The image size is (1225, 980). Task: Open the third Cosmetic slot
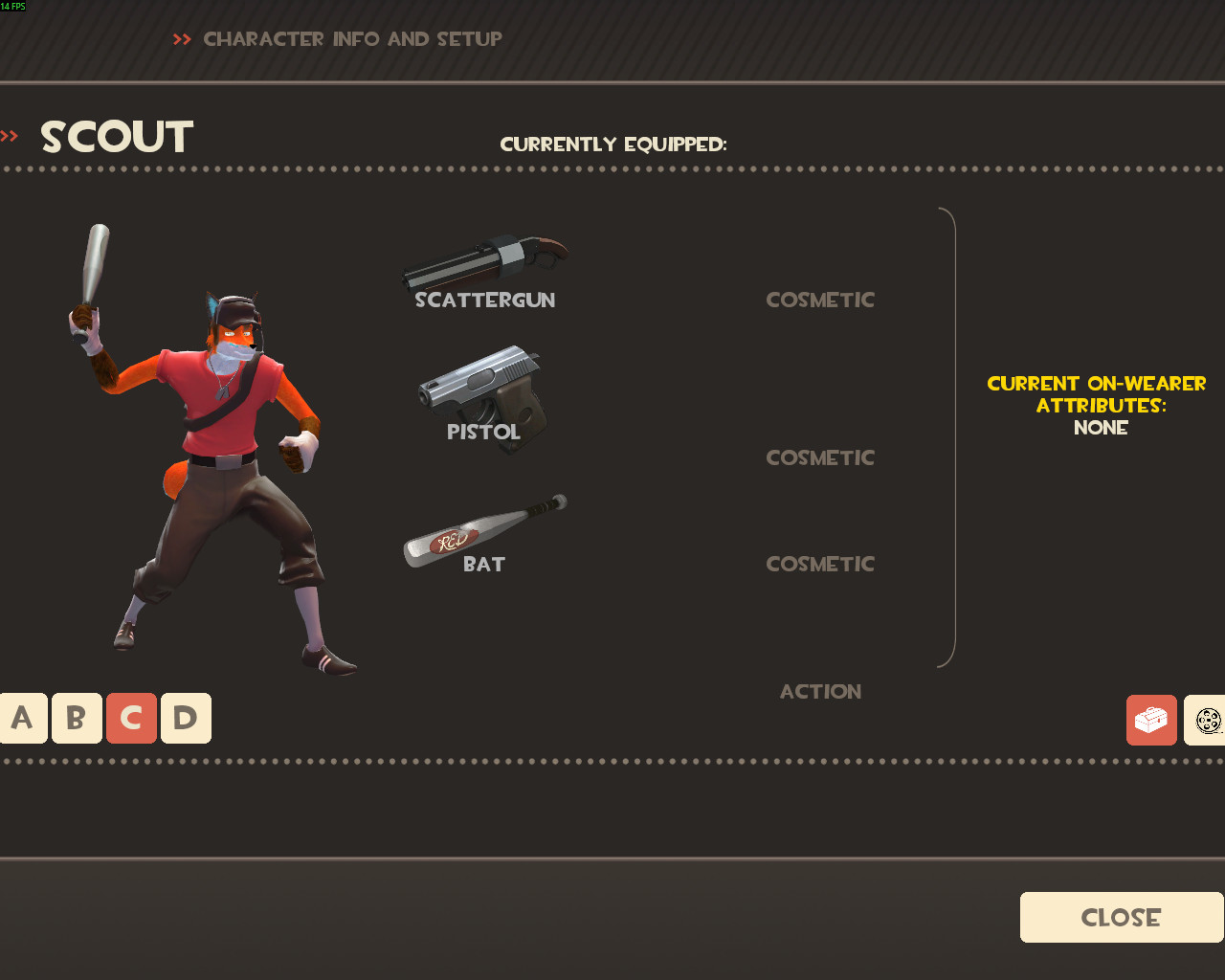click(819, 564)
